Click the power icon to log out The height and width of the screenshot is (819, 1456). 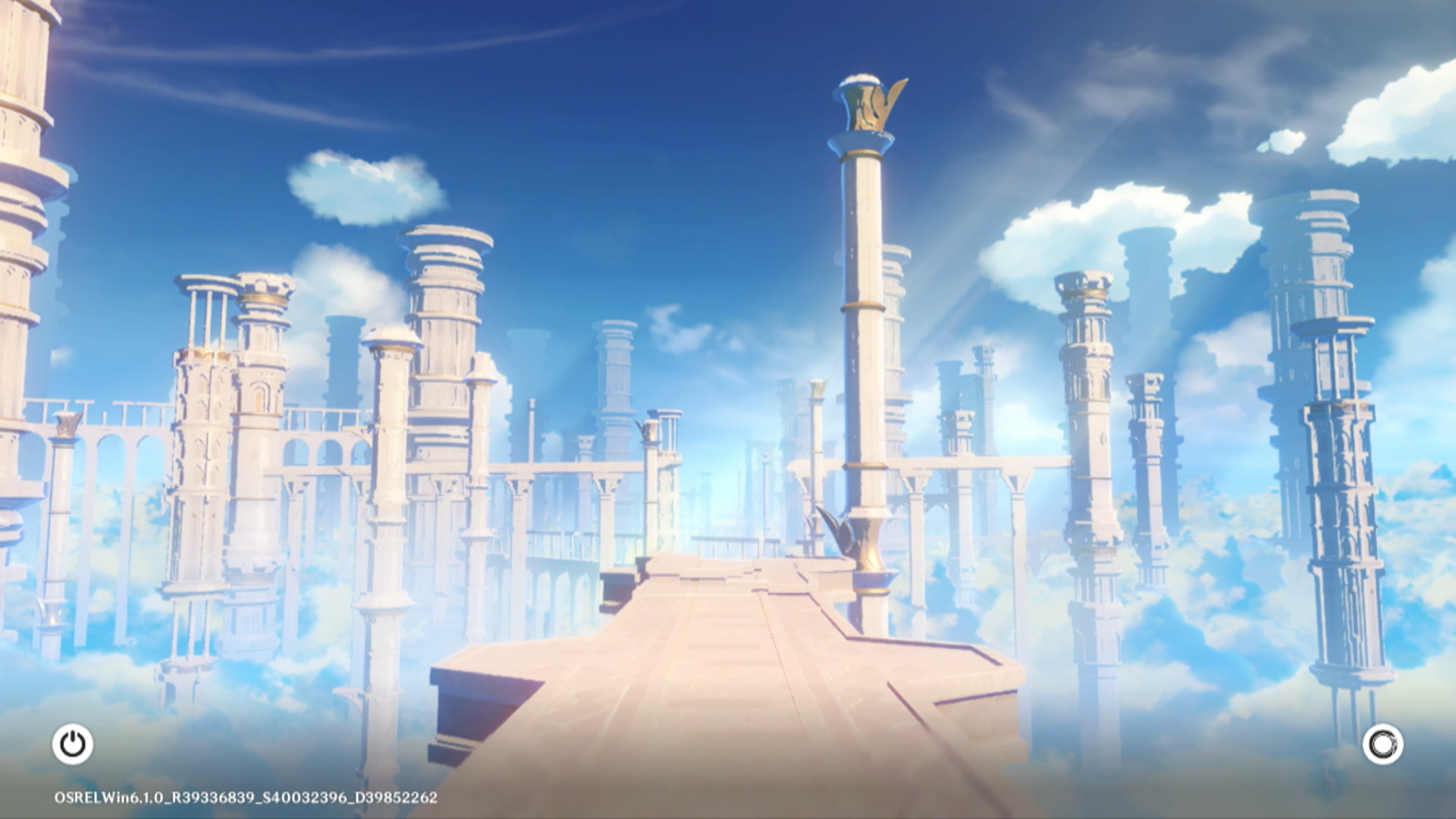point(73,744)
